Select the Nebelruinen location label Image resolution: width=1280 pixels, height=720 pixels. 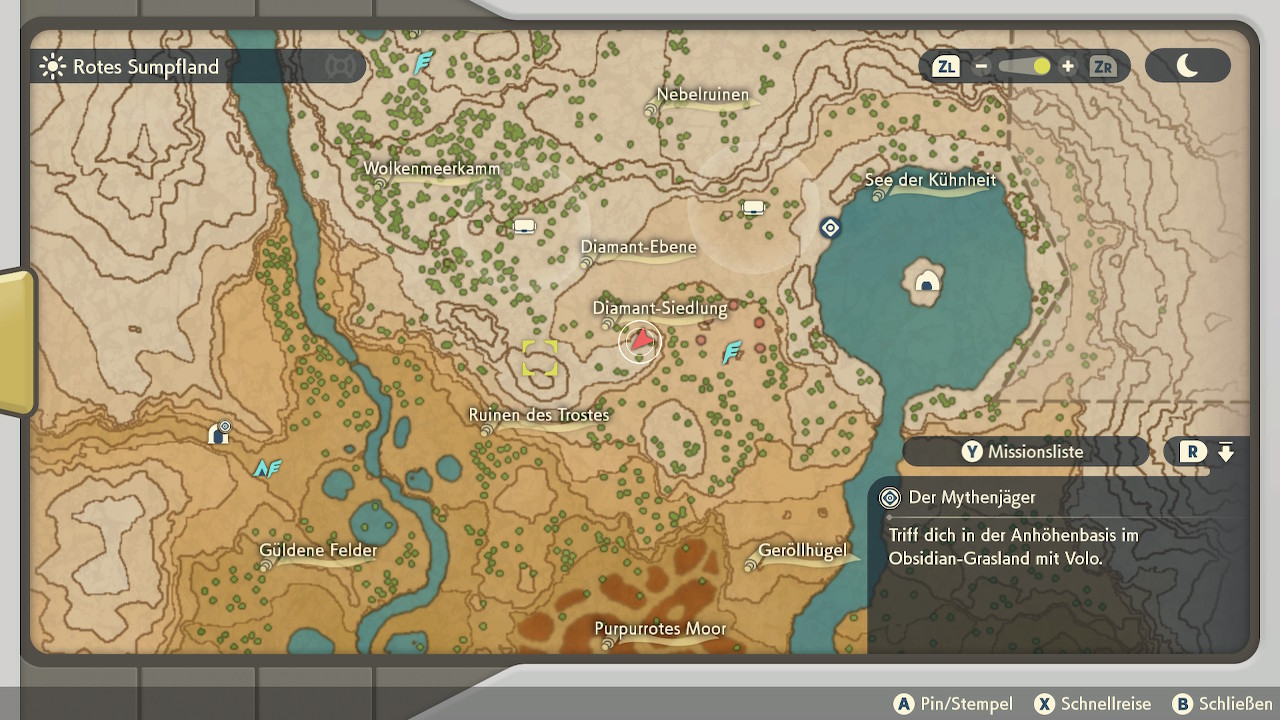point(702,96)
